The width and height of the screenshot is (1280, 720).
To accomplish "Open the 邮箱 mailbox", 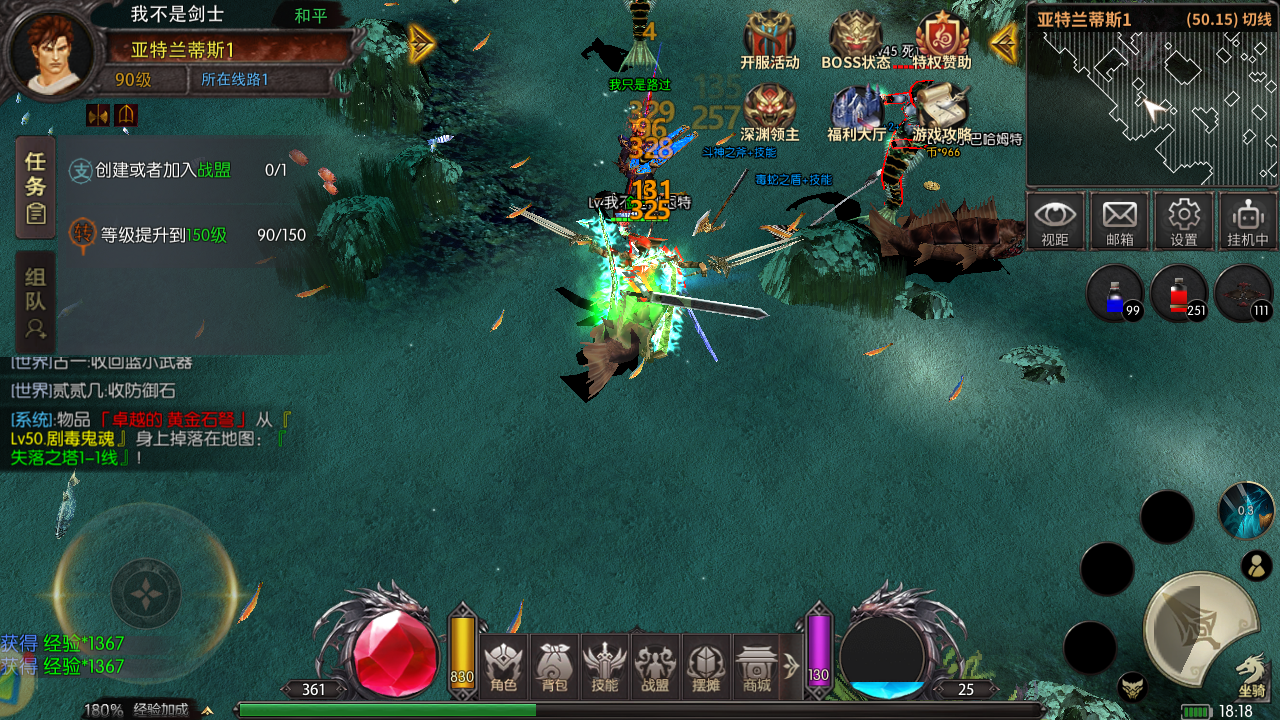I will pos(1119,221).
